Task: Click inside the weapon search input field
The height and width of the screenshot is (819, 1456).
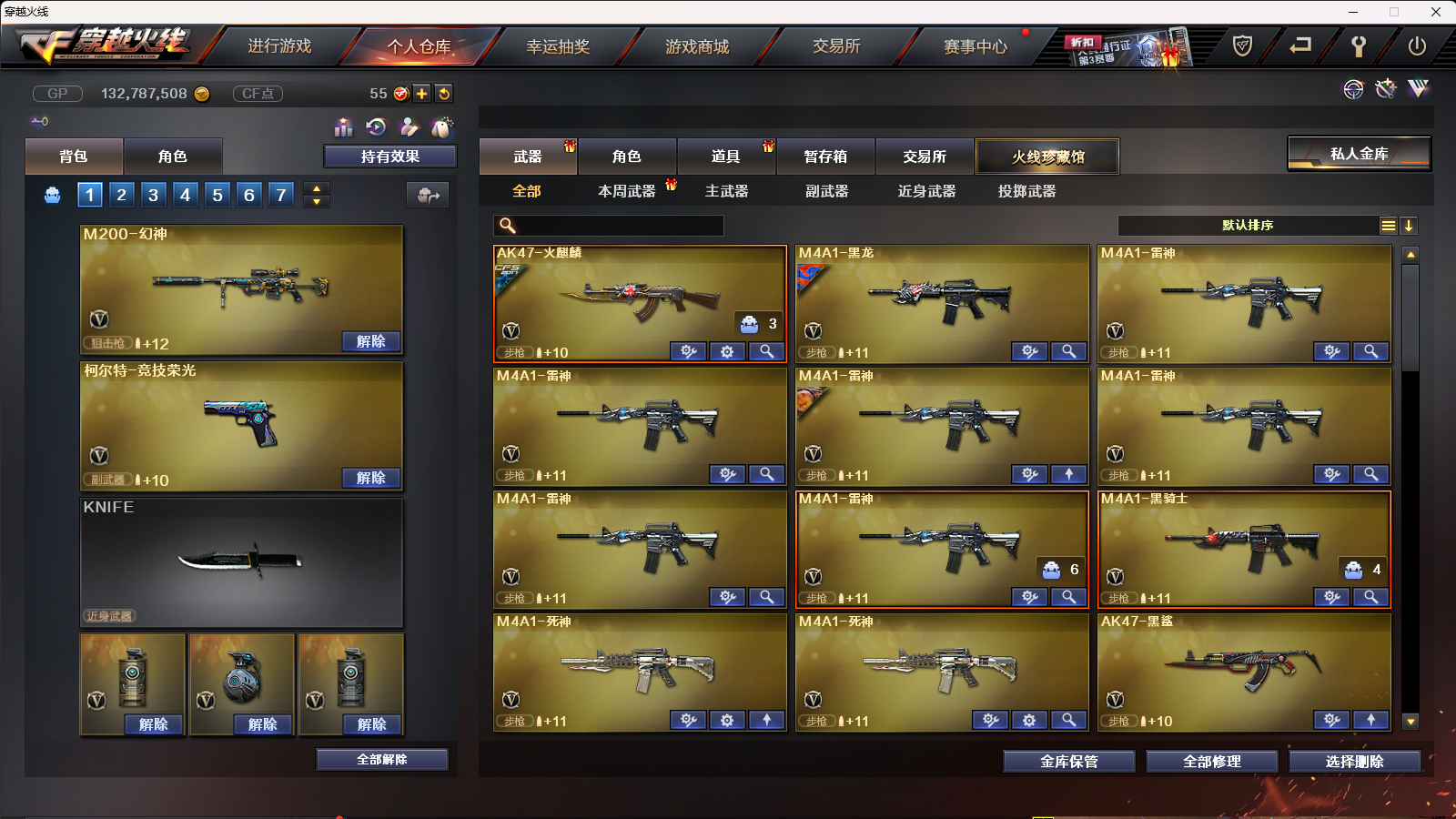Action: [619, 225]
